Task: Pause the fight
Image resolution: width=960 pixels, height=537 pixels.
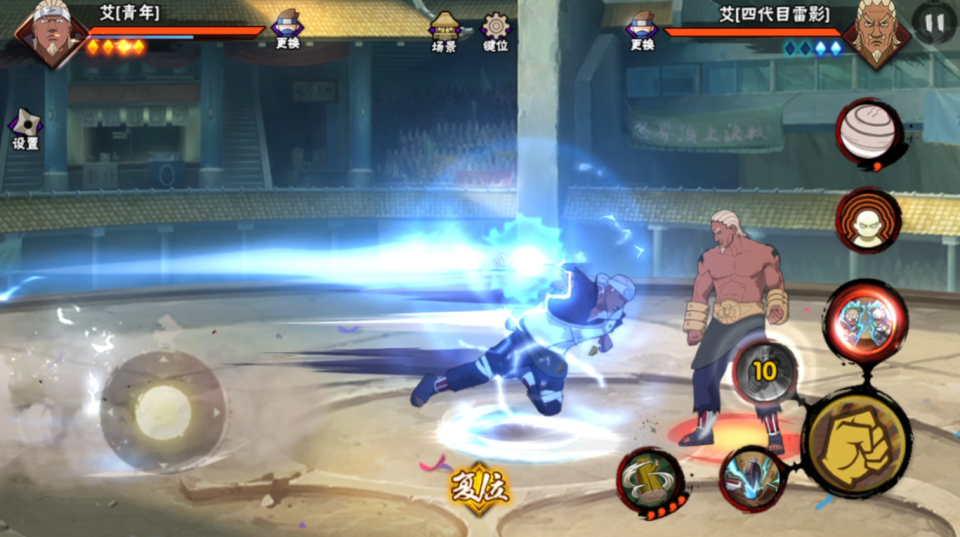Action: pyautogui.click(x=935, y=22)
